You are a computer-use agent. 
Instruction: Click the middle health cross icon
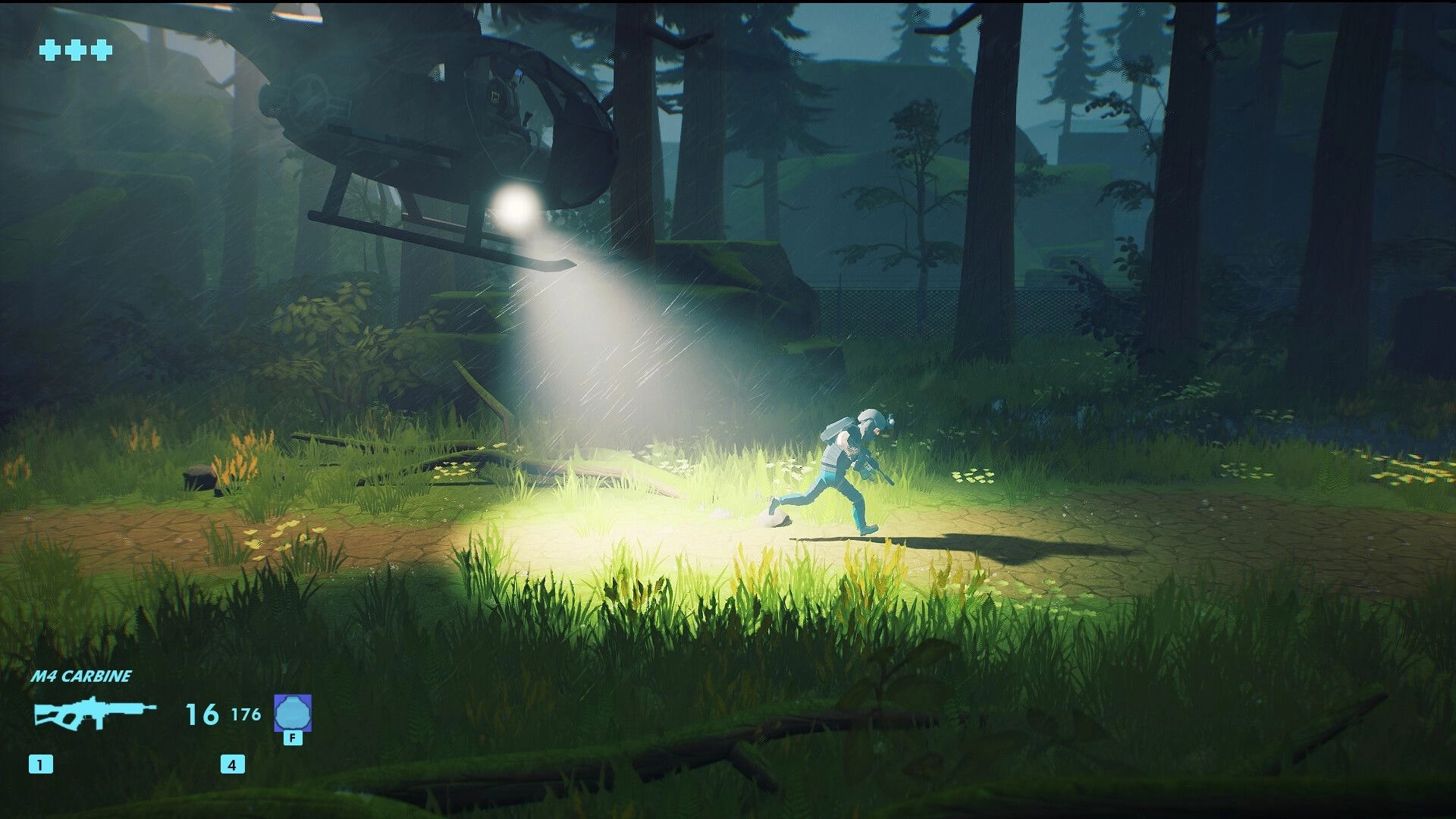pyautogui.click(x=76, y=52)
